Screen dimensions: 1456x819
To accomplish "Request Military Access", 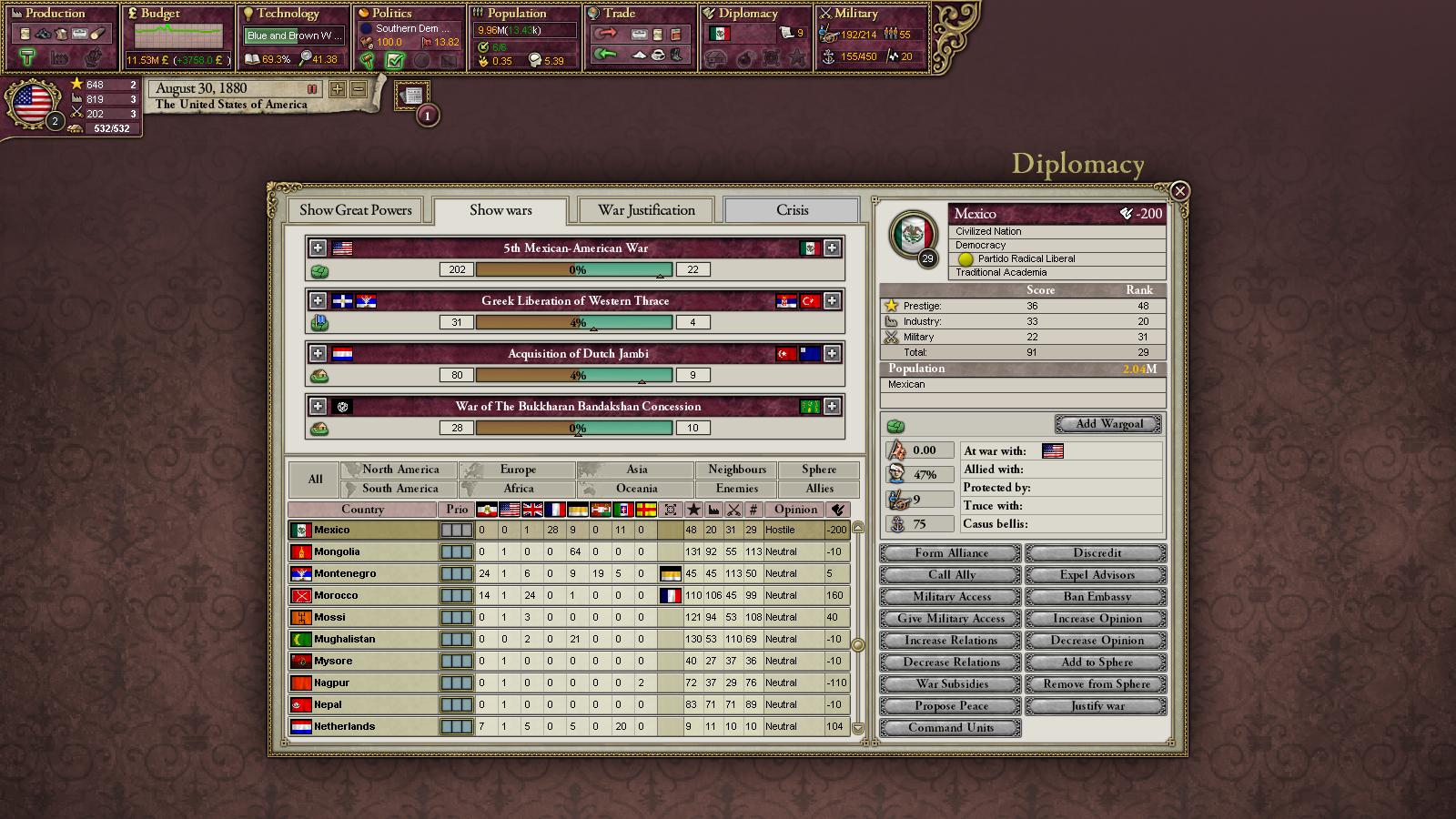I will click(951, 597).
